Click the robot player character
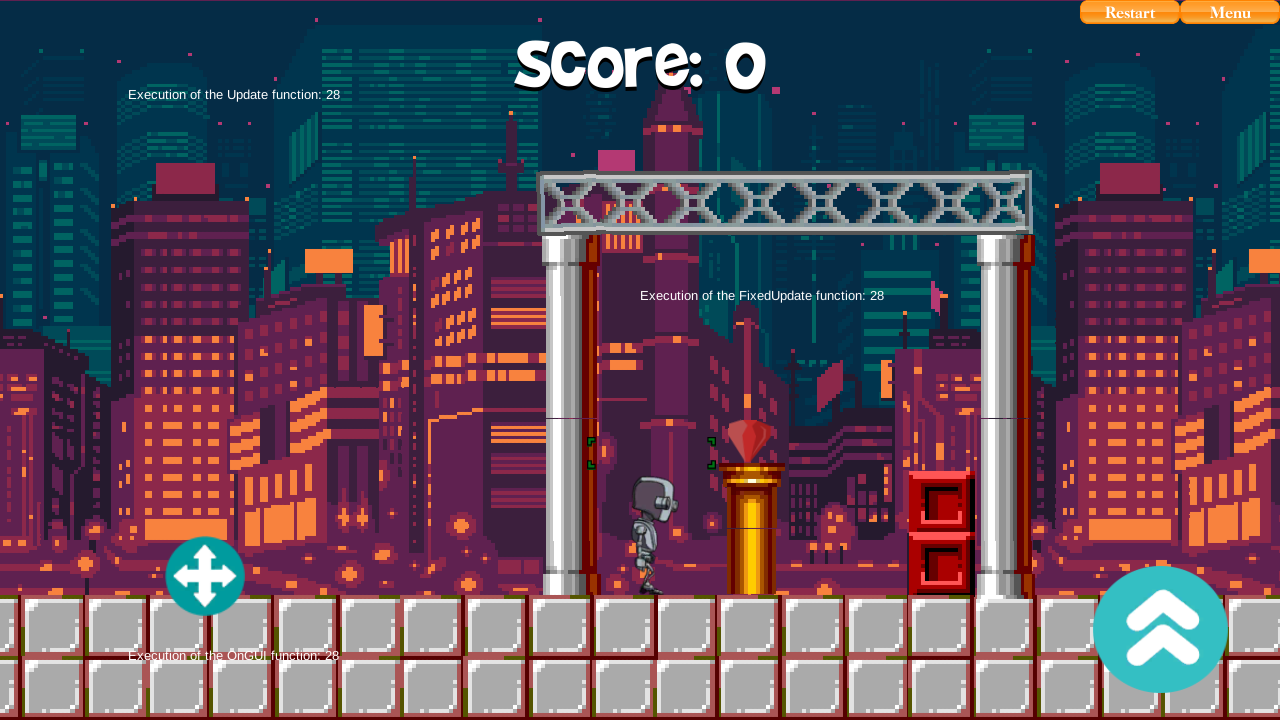The width and height of the screenshot is (1280, 720). (x=652, y=525)
